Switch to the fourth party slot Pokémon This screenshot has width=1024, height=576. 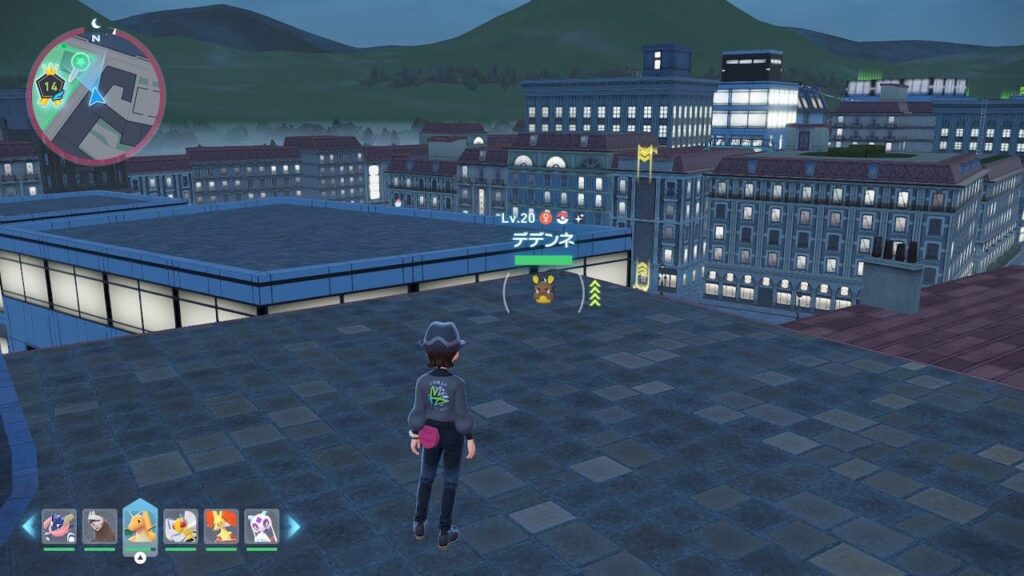pos(181,526)
